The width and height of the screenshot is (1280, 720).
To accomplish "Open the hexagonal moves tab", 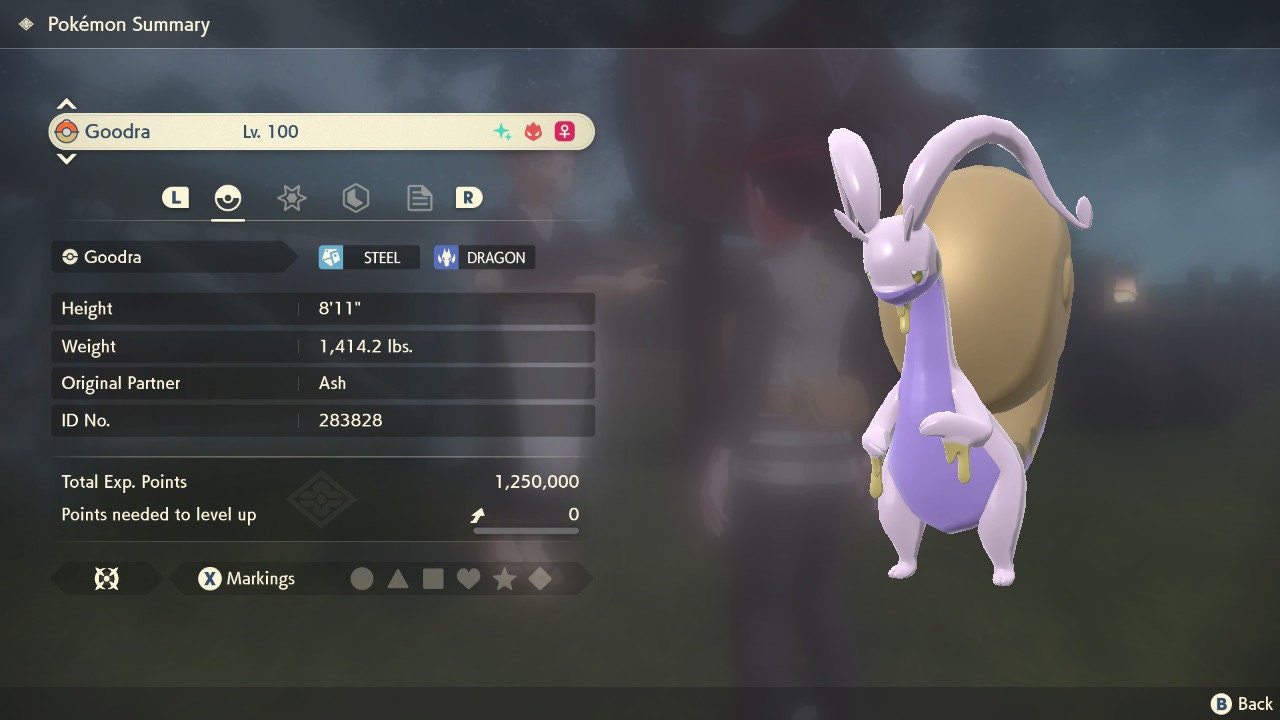I will coord(356,198).
